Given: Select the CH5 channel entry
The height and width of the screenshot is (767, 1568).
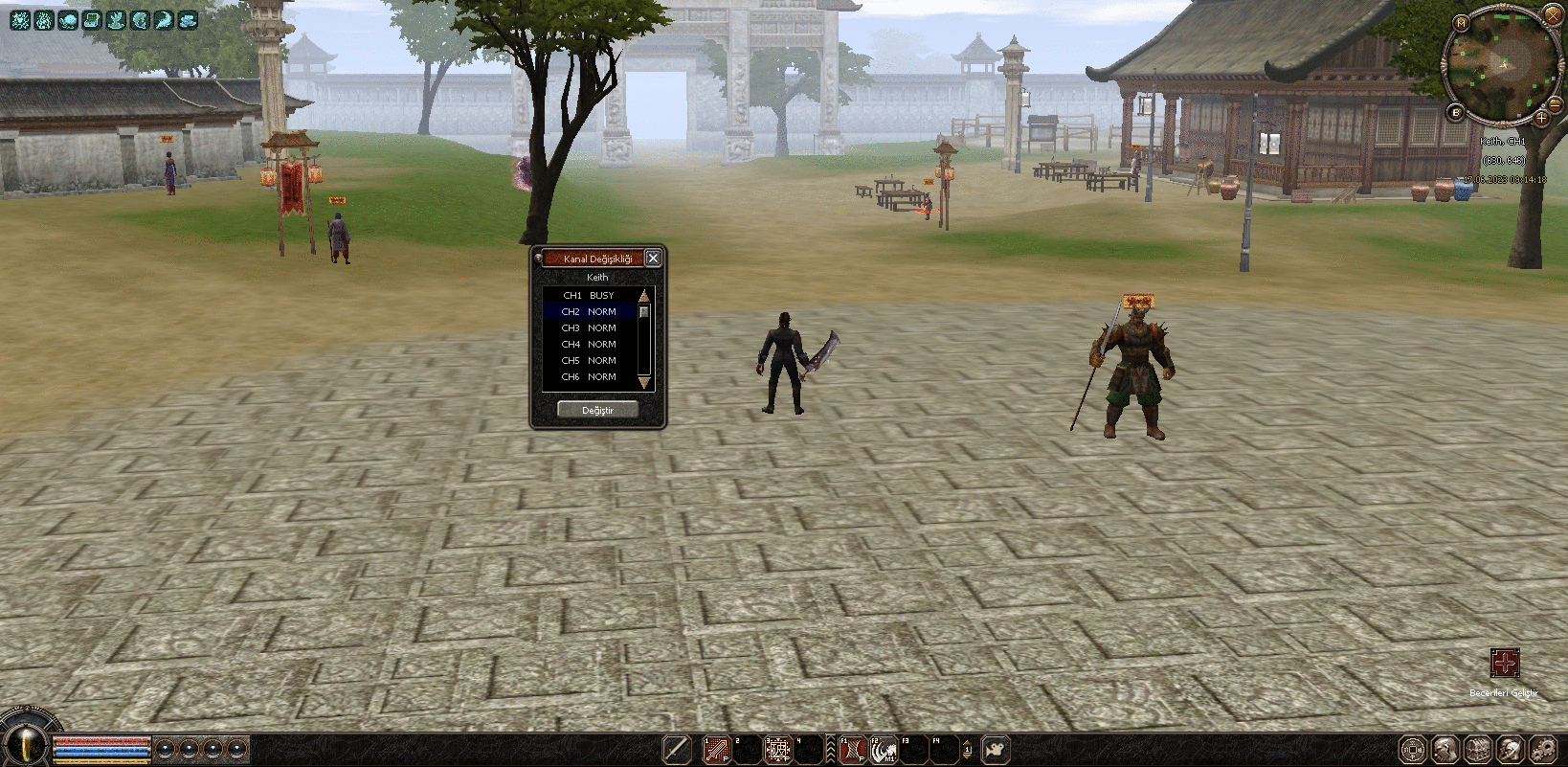Looking at the screenshot, I should click(589, 361).
